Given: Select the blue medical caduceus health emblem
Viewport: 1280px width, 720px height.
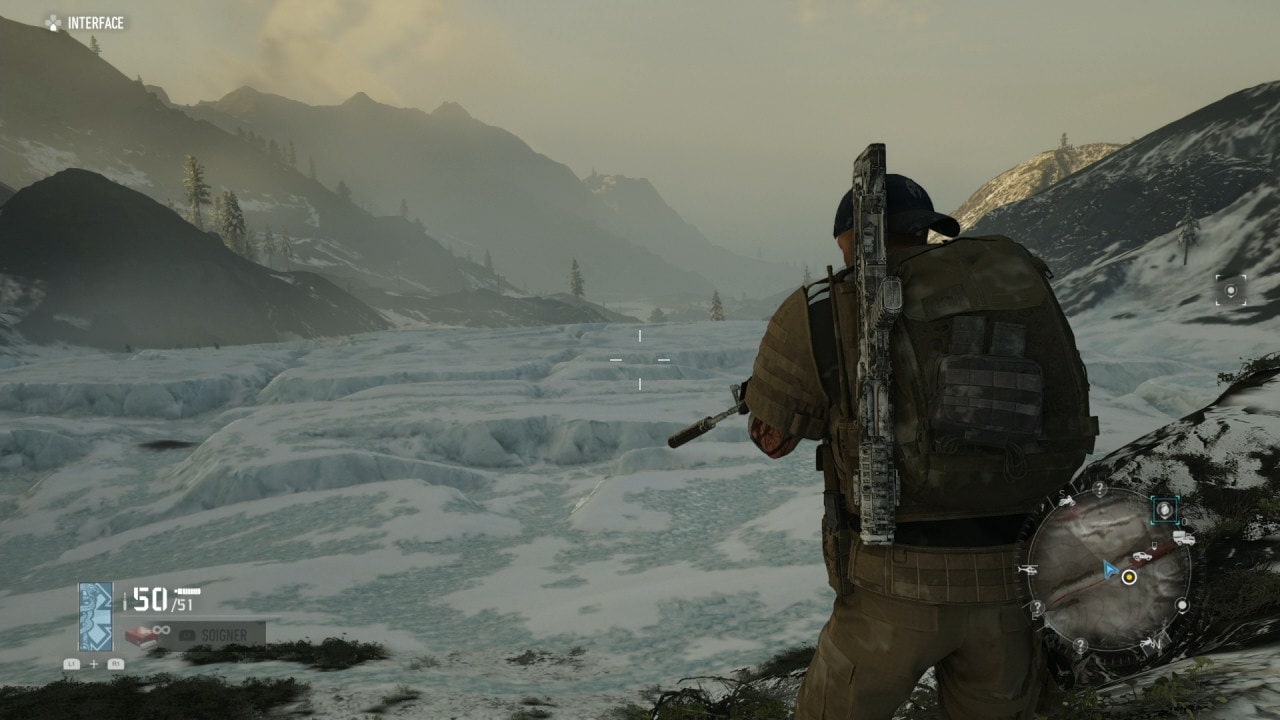Looking at the screenshot, I should 95,616.
